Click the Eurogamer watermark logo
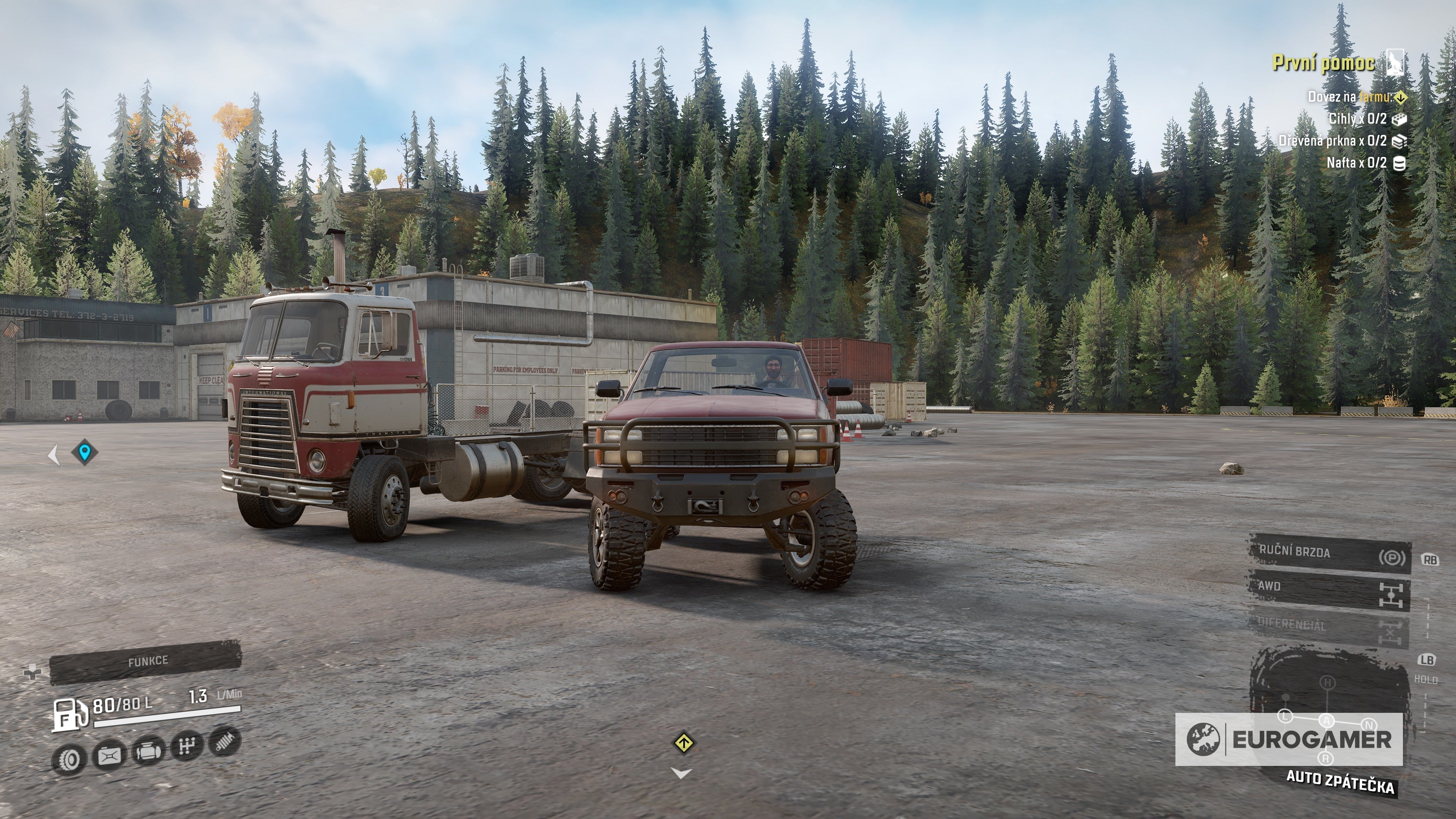This screenshot has width=1456, height=819. [1289, 739]
